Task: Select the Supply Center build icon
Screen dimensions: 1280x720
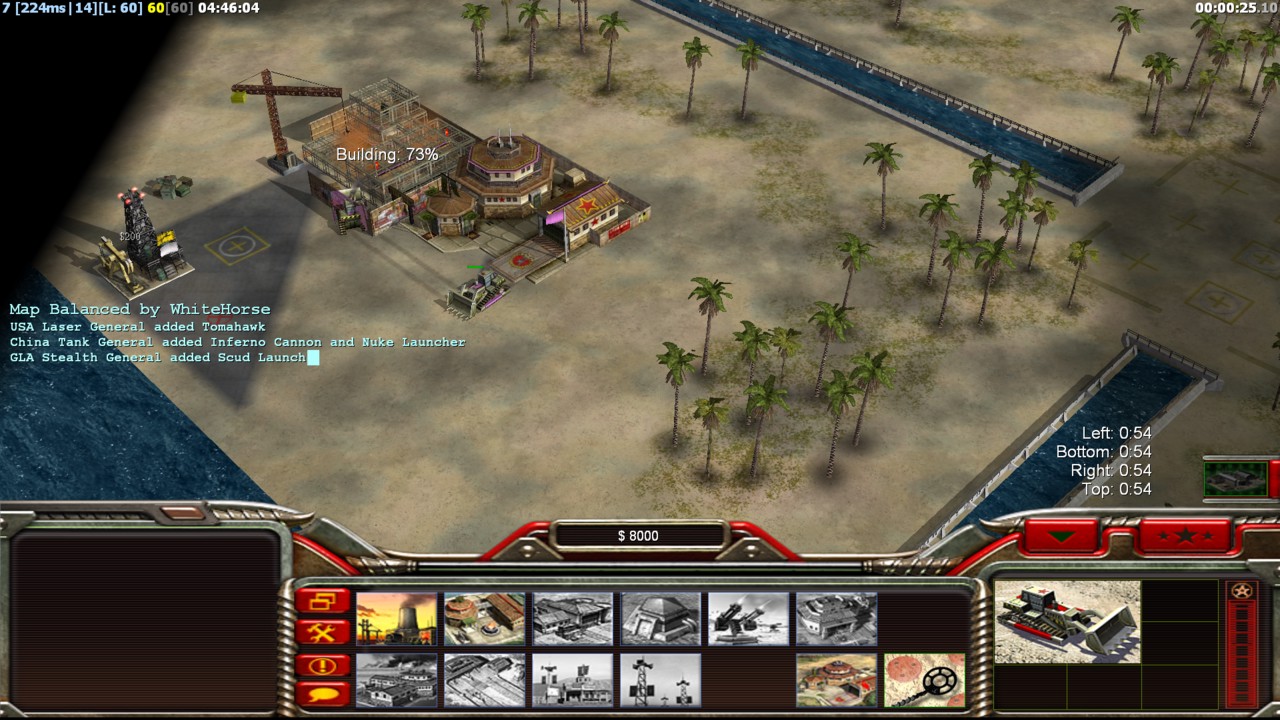Action: [484, 618]
